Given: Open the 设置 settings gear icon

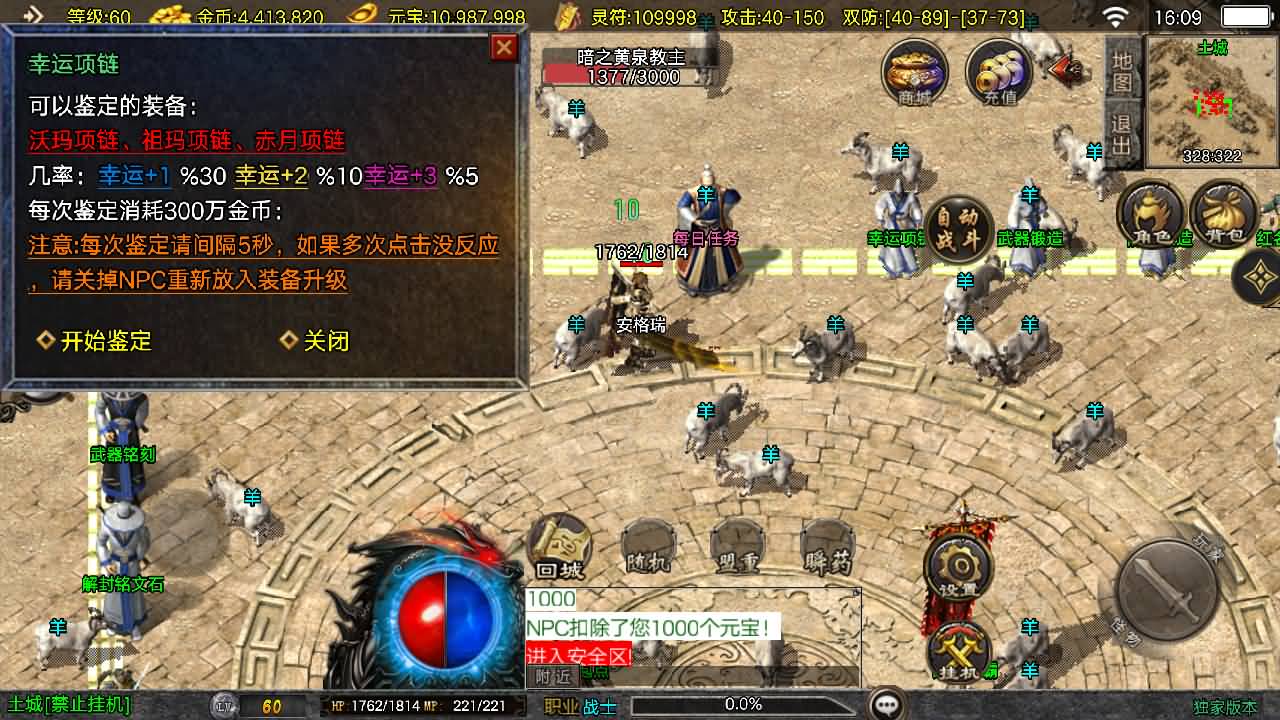Looking at the screenshot, I should coord(957,565).
